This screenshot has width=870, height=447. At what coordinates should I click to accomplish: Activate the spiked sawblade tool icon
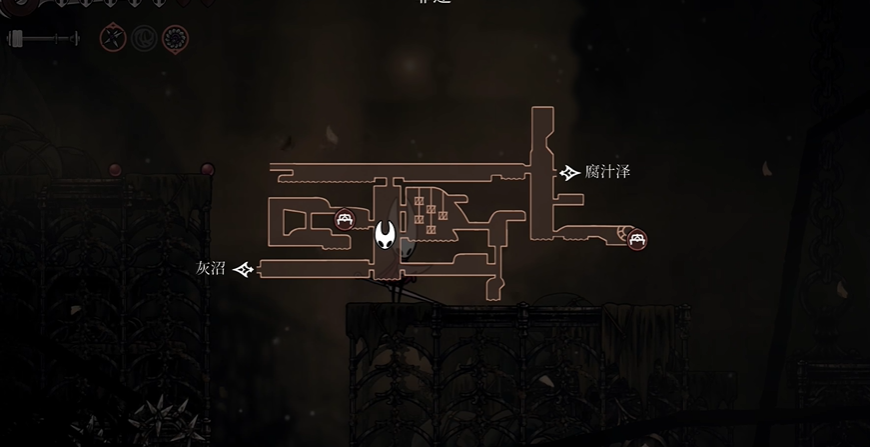coord(175,39)
